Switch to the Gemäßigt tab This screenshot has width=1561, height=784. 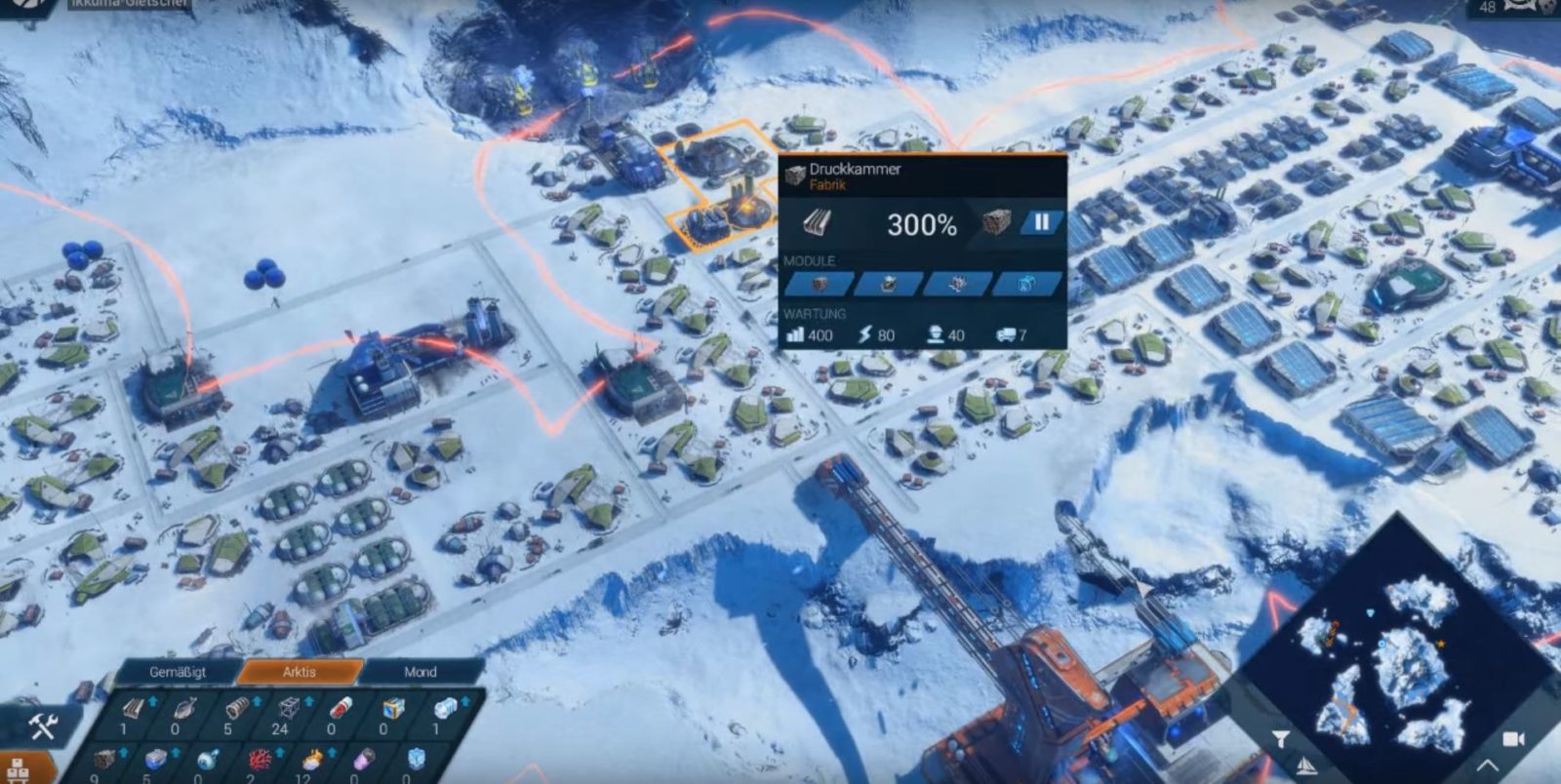coord(180,672)
